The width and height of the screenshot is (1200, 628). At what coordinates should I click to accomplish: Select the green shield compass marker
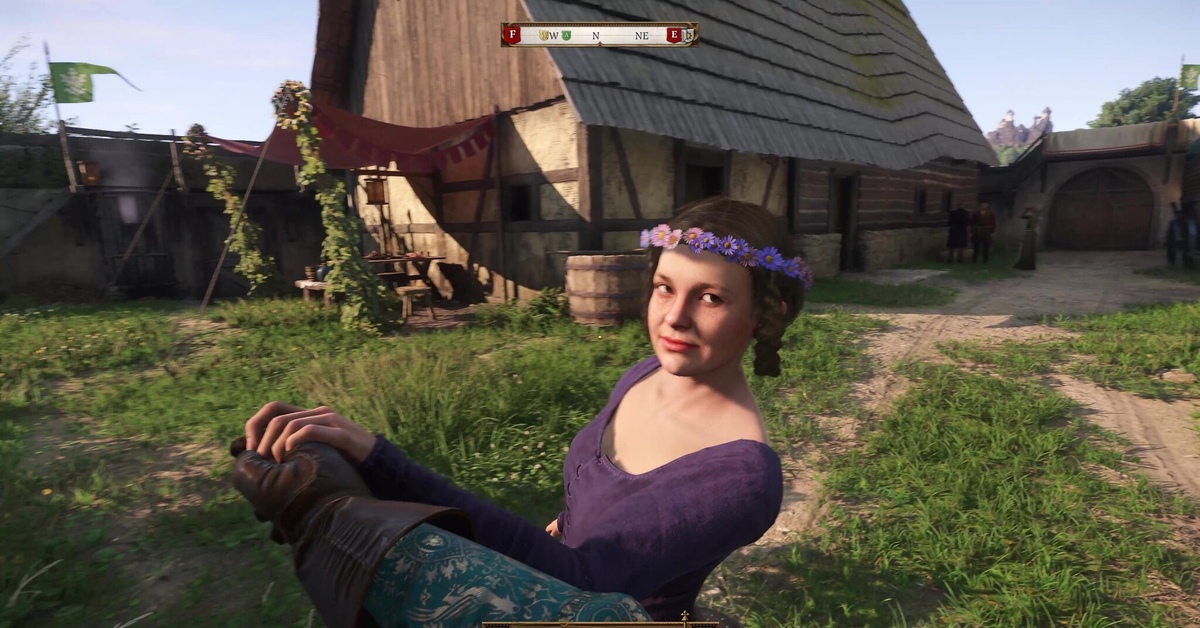tap(565, 35)
